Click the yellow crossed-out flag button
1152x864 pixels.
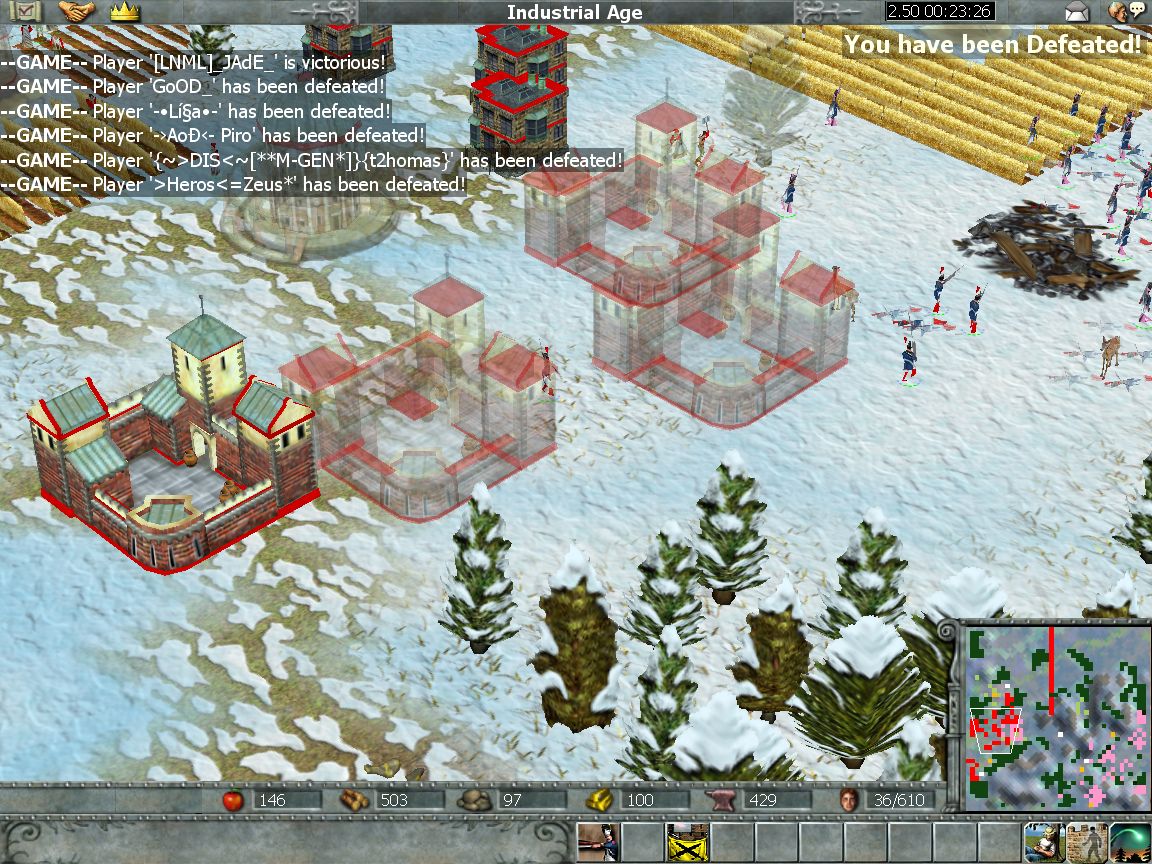tap(687, 842)
